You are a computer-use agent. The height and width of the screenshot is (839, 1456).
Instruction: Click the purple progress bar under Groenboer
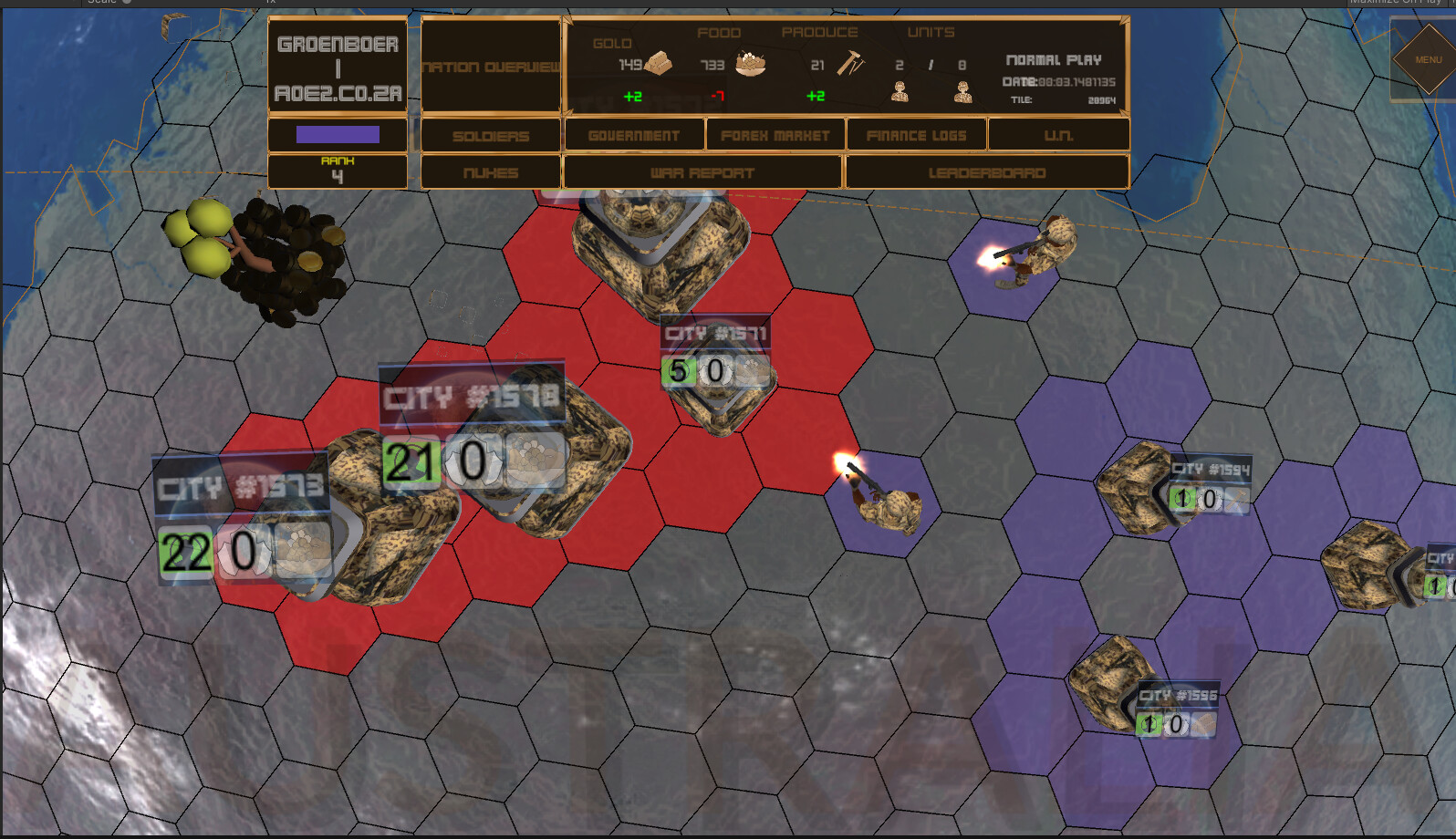click(x=337, y=134)
